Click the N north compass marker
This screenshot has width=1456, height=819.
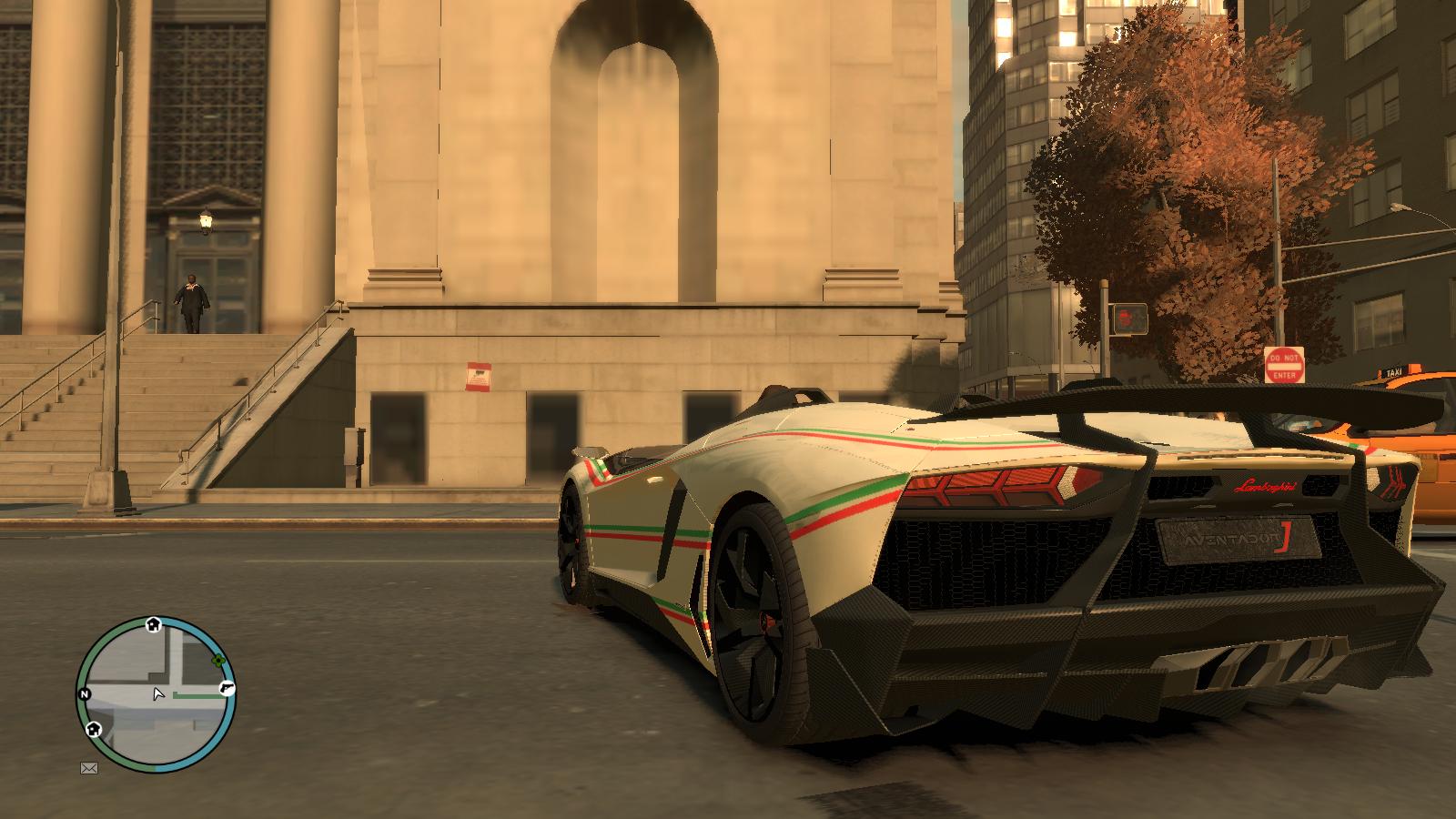(x=85, y=694)
